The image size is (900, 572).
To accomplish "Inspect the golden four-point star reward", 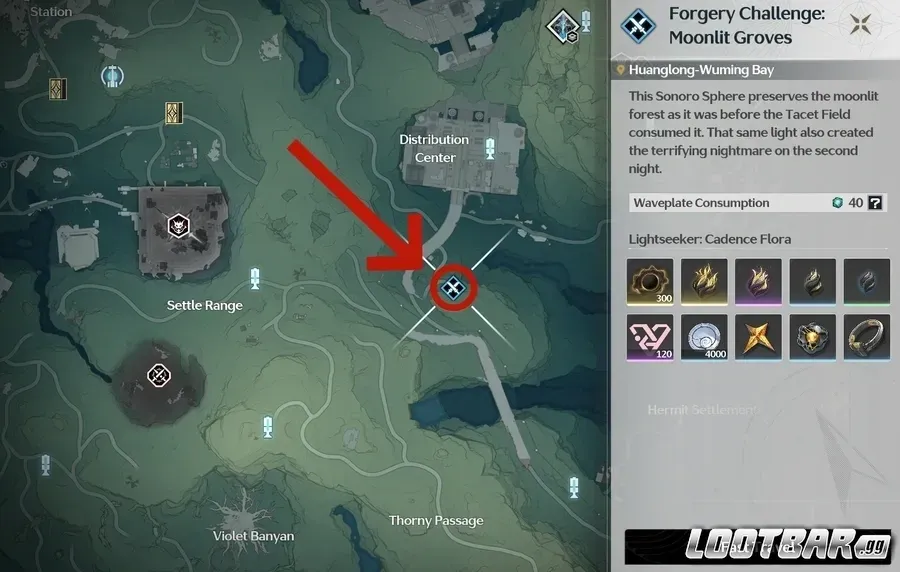I will click(x=758, y=336).
